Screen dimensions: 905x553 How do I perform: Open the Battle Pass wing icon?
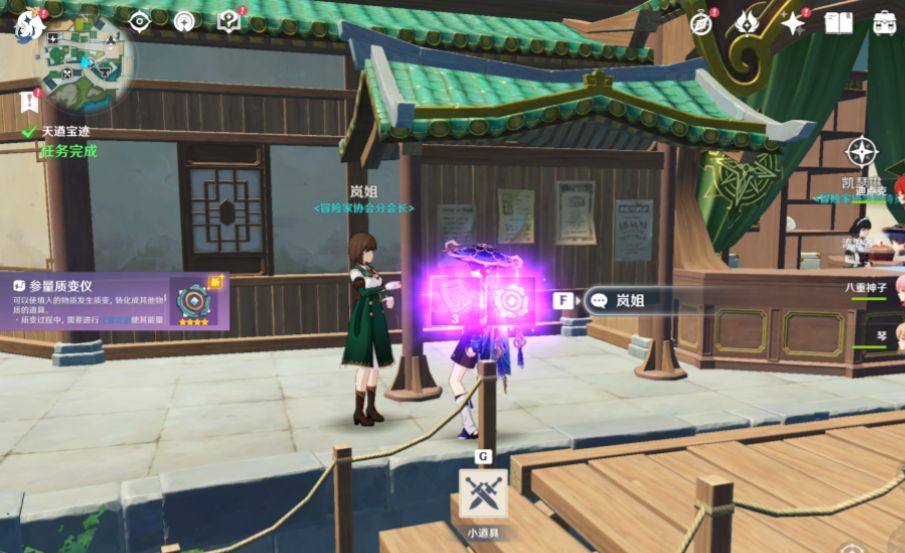[747, 23]
